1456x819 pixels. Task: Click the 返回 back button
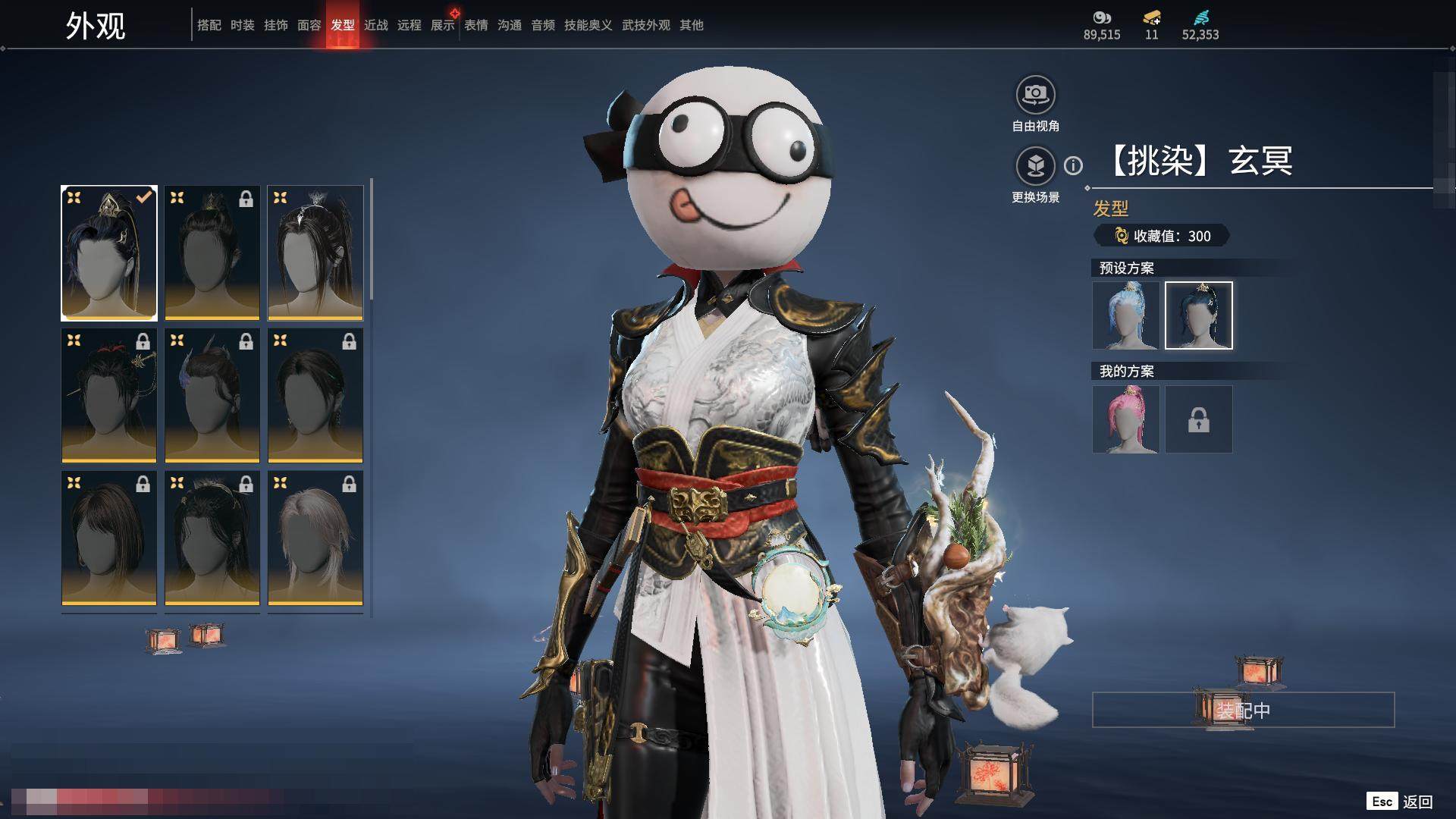pyautogui.click(x=1417, y=802)
